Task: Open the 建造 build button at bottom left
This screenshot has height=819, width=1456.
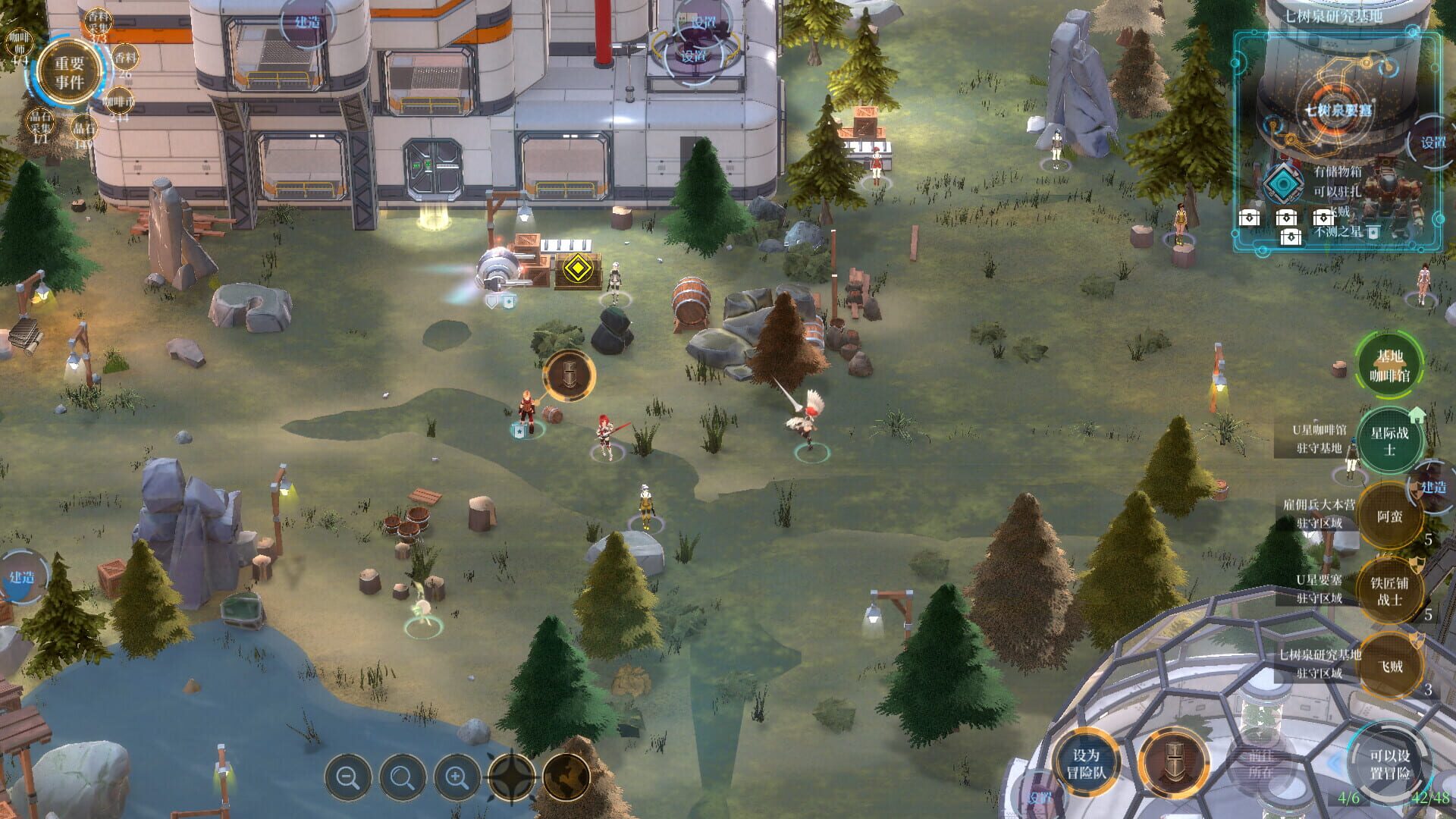Action: 23,576
